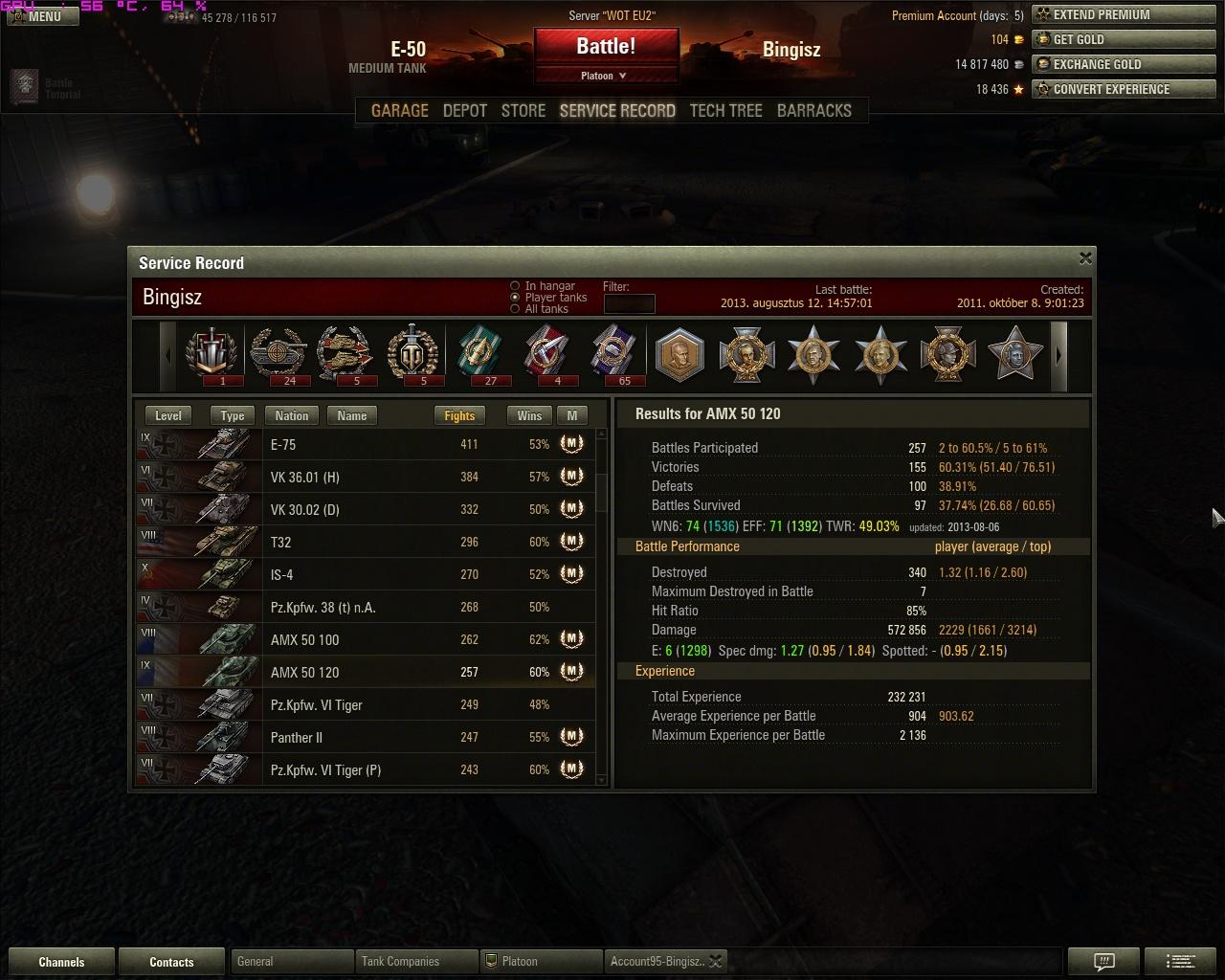Switch to the Barracks tab
This screenshot has width=1225, height=980.
813,111
